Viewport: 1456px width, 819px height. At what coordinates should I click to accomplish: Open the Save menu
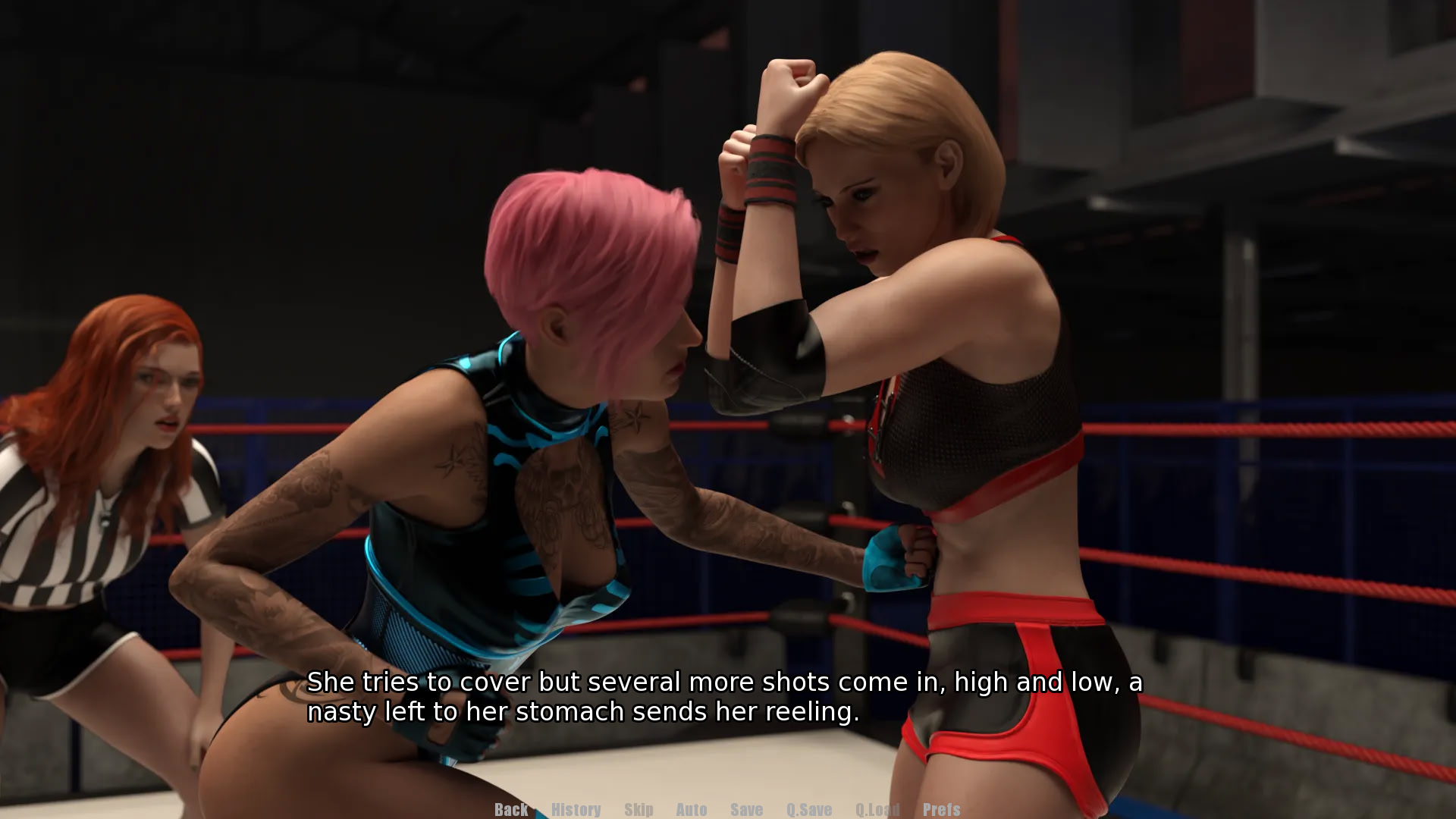[746, 809]
